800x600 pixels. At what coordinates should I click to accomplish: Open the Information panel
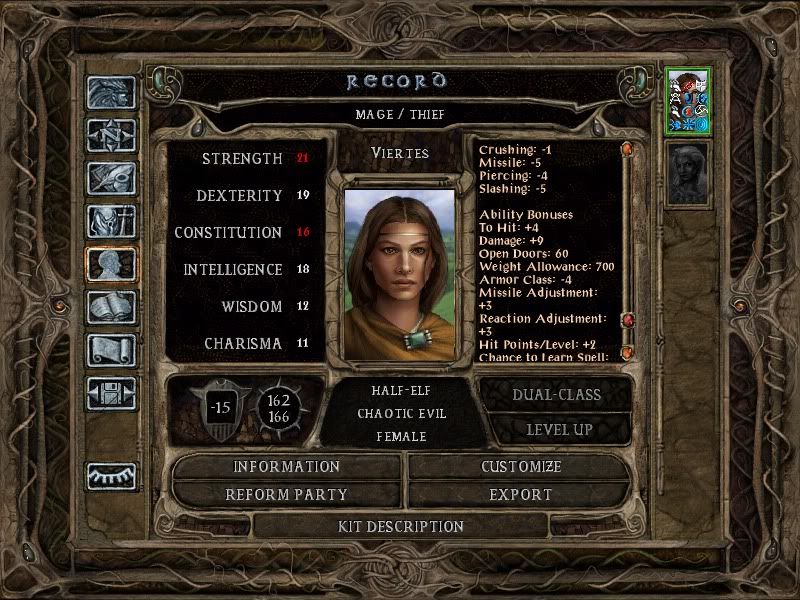click(x=287, y=467)
